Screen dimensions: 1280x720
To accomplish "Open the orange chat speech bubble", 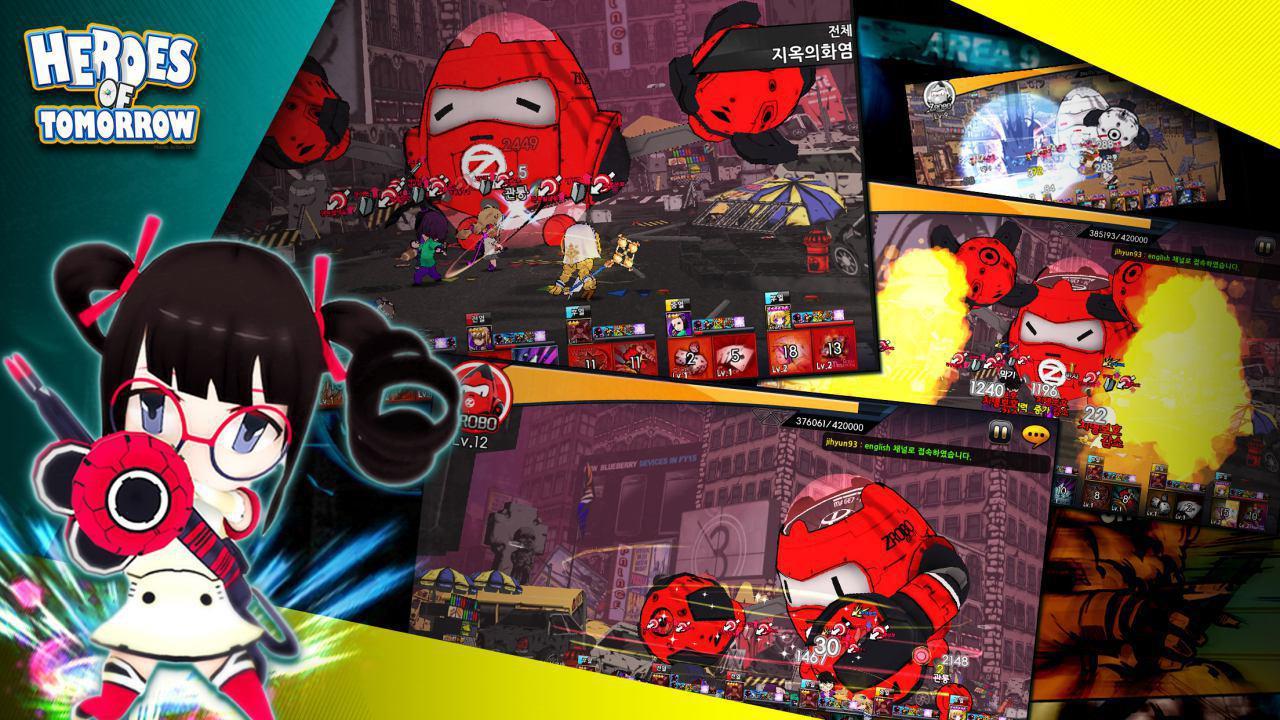I will [x=1034, y=435].
